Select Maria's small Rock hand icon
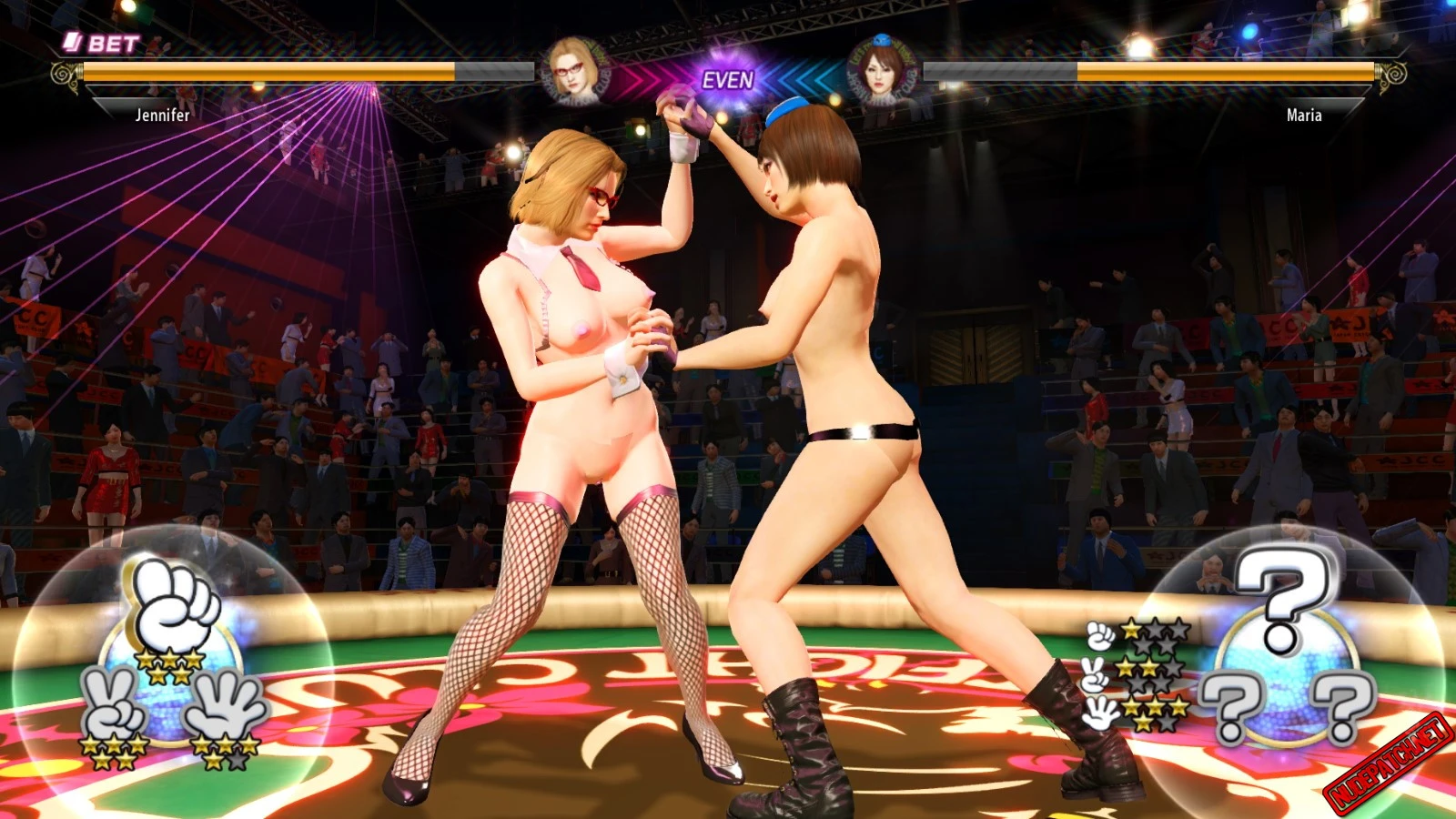Image resolution: width=1456 pixels, height=819 pixels. point(1101,635)
